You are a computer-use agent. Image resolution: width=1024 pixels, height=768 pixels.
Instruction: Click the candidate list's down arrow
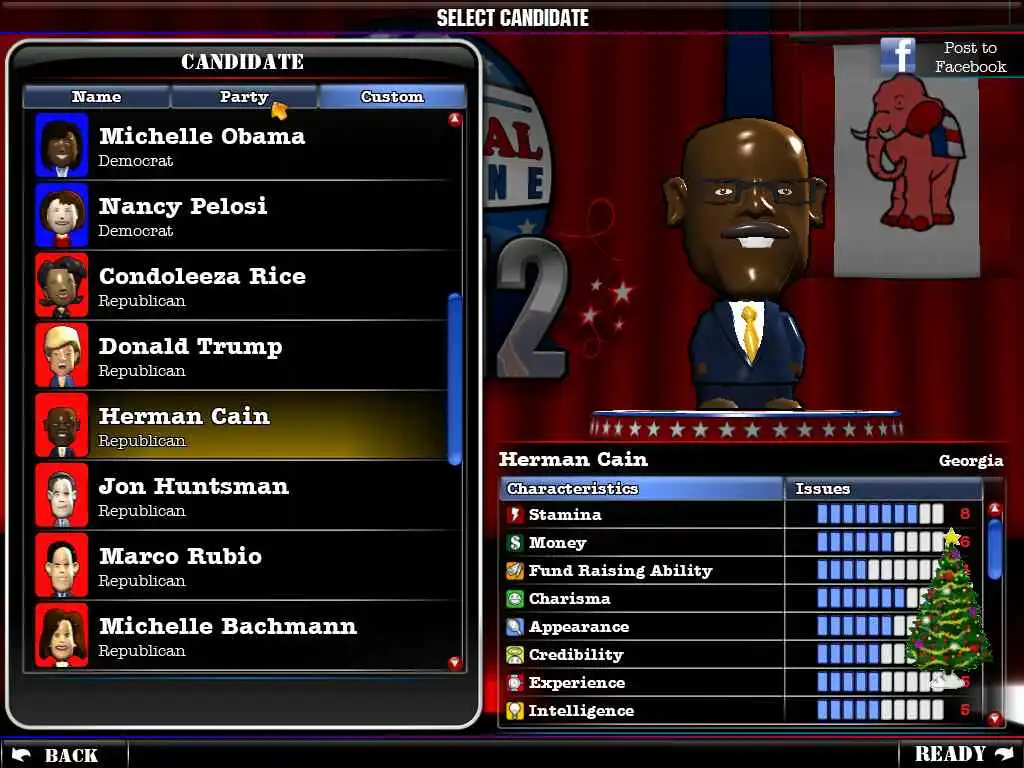click(x=455, y=663)
